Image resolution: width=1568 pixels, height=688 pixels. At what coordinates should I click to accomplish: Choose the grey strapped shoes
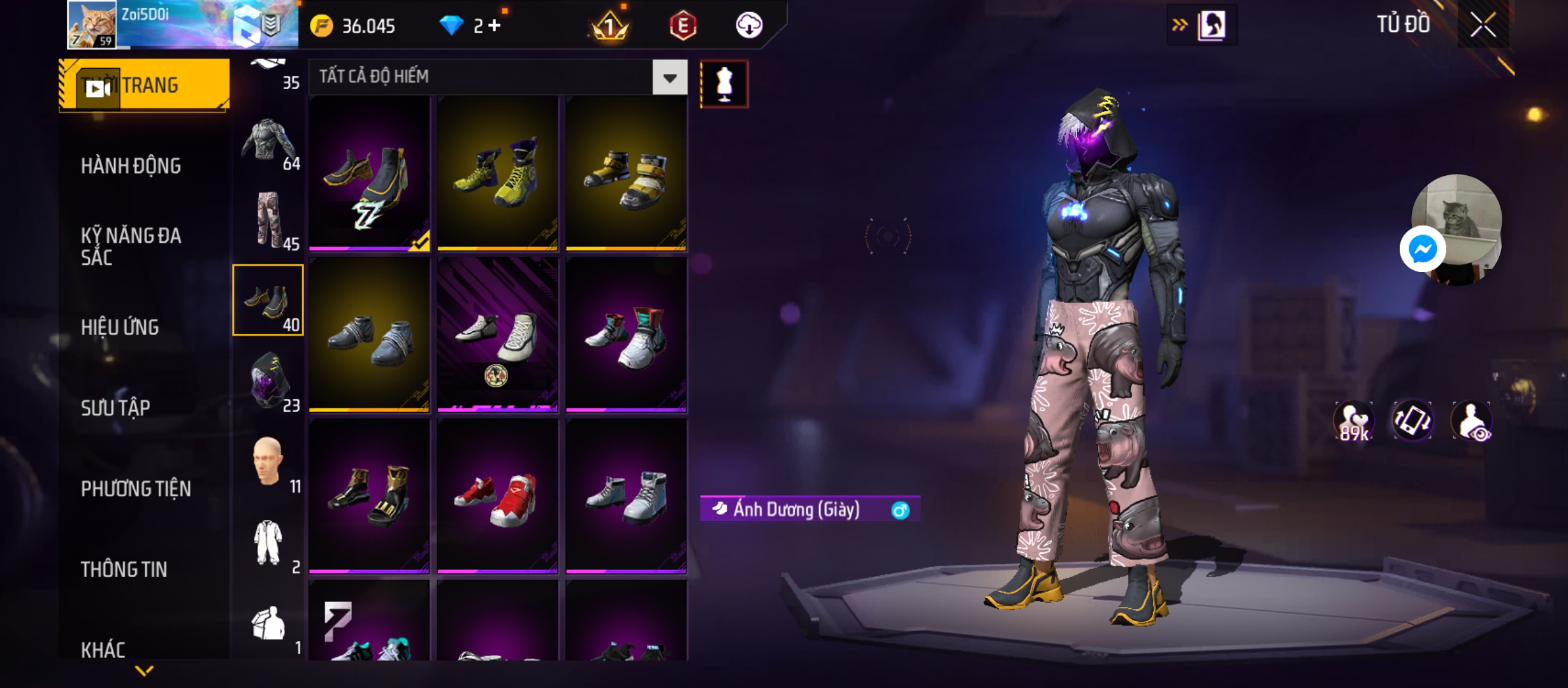click(369, 335)
